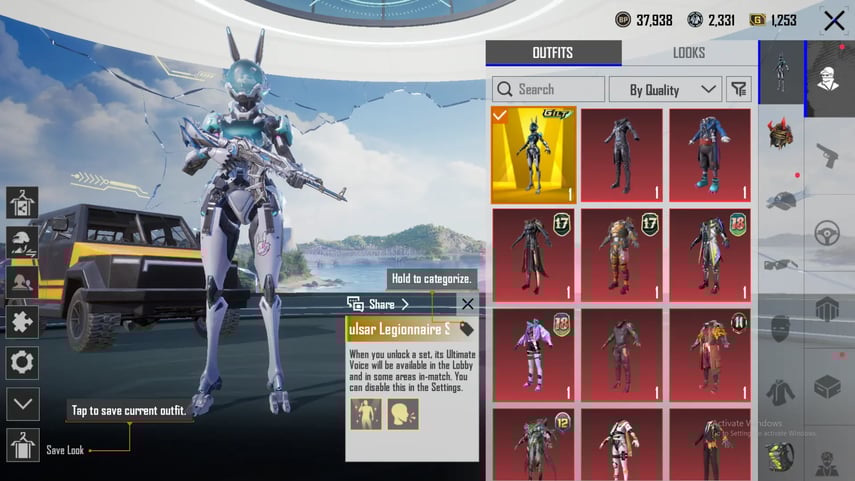Select the OUTFITS tab

coord(553,53)
